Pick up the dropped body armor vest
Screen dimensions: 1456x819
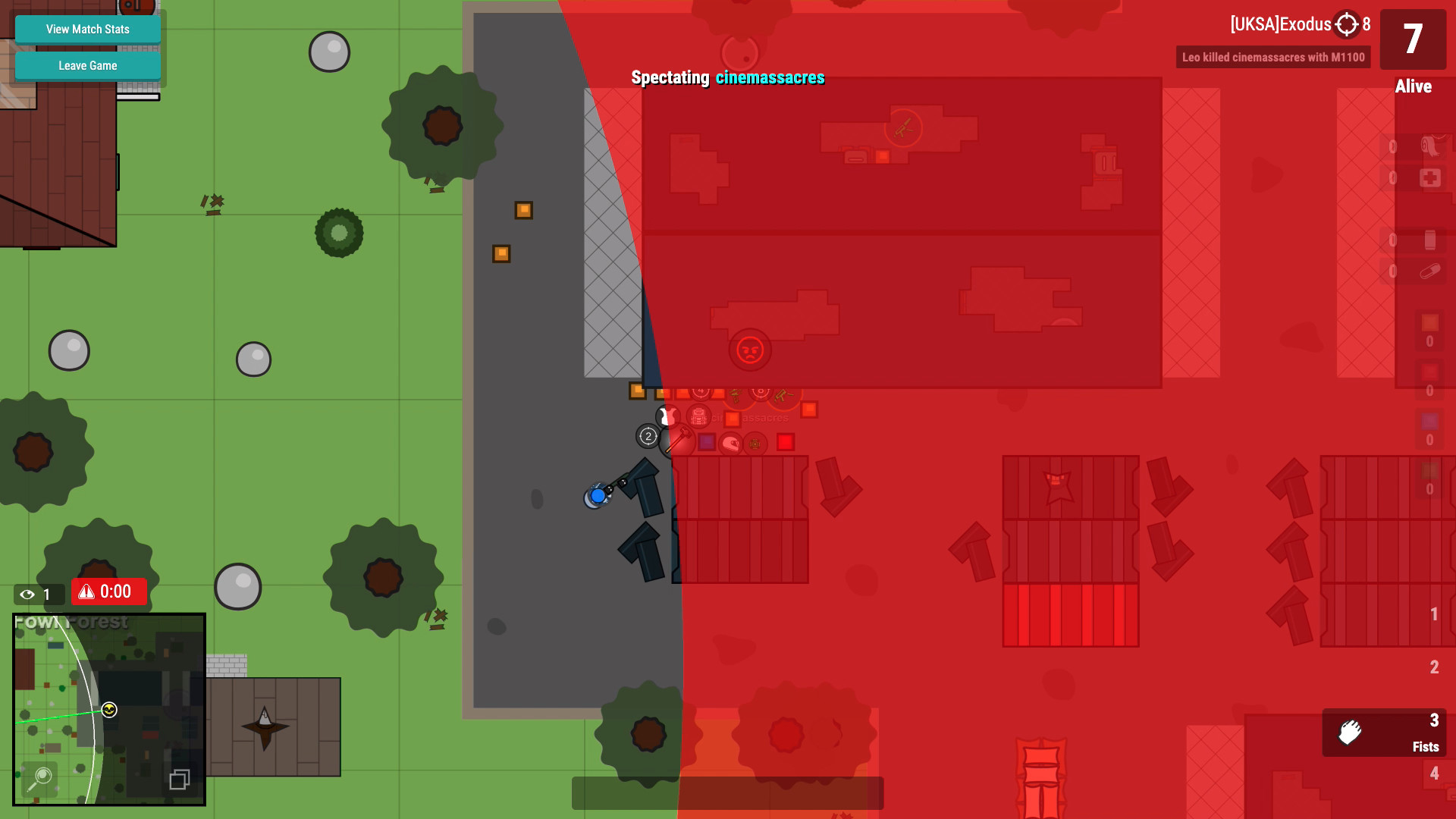(x=666, y=416)
